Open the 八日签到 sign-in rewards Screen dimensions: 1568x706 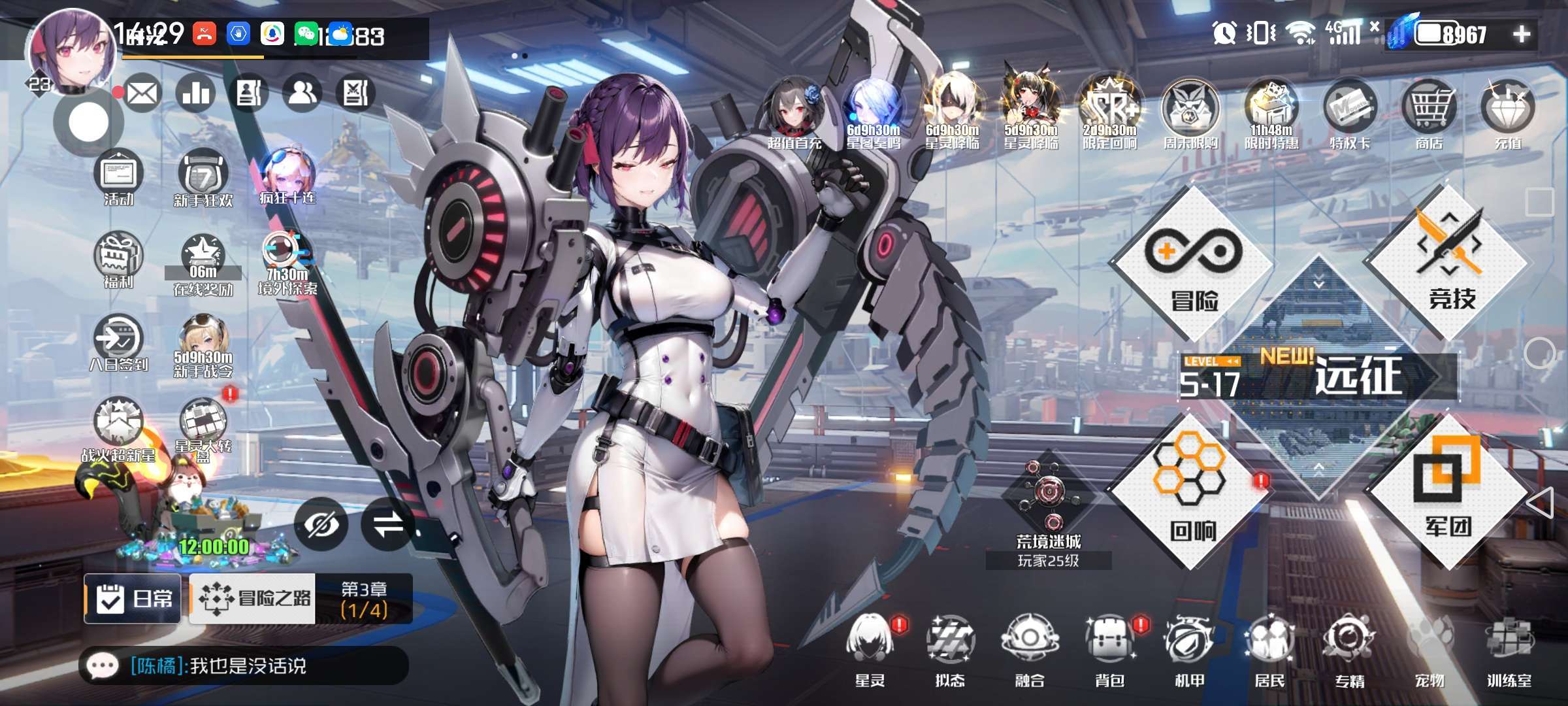click(x=119, y=345)
